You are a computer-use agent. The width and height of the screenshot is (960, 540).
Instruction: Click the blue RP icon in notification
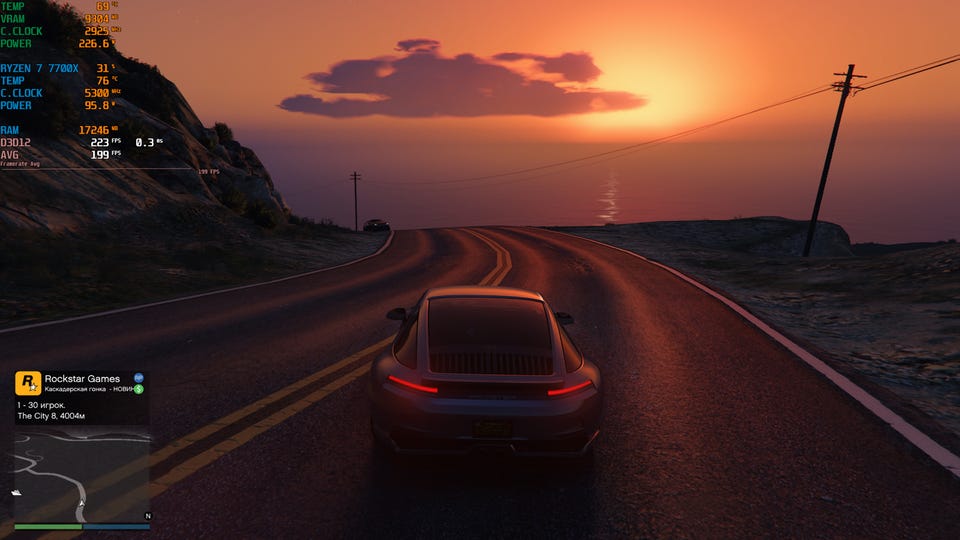tap(138, 378)
